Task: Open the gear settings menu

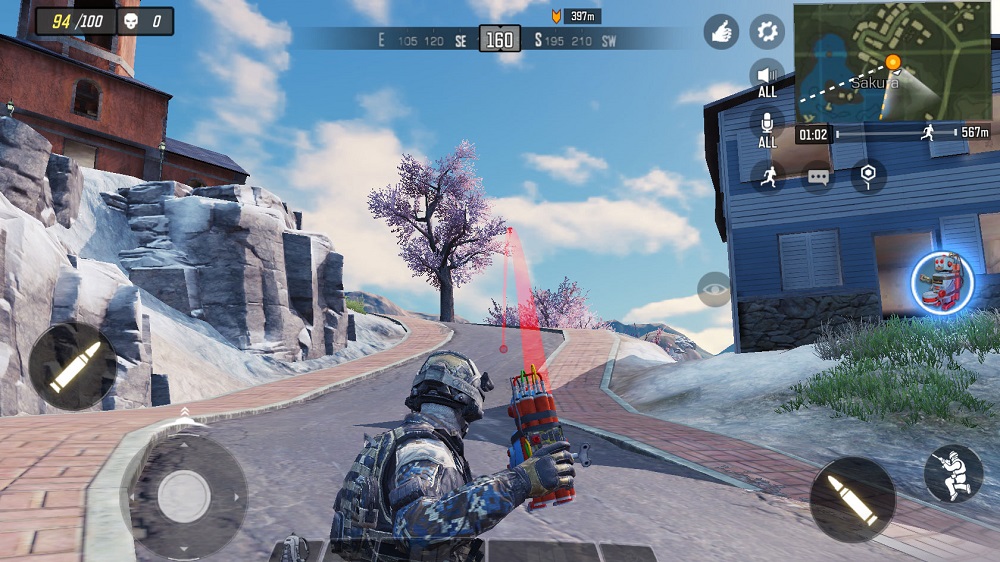Action: pyautogui.click(x=767, y=32)
